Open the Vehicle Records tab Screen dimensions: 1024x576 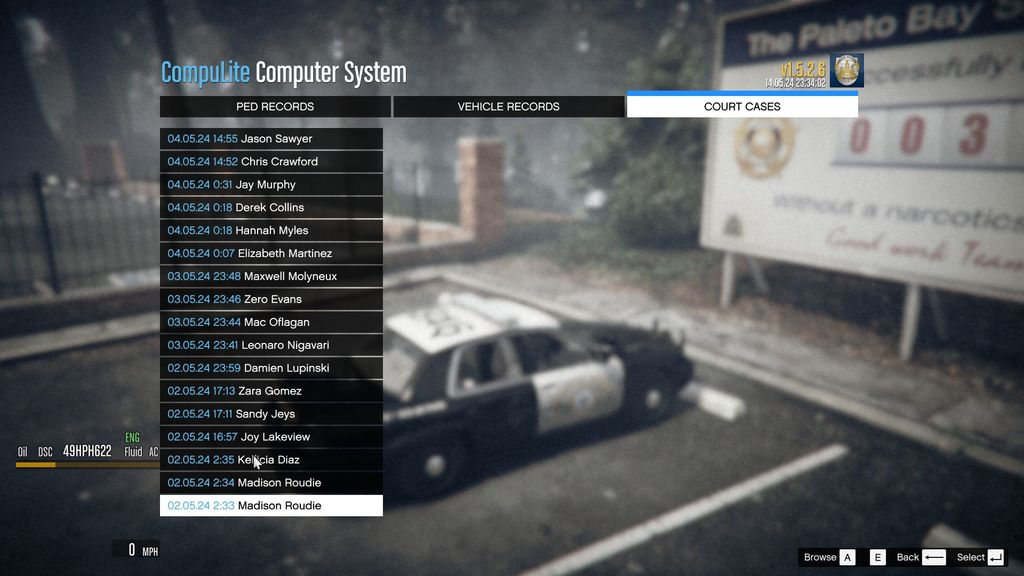coord(508,107)
